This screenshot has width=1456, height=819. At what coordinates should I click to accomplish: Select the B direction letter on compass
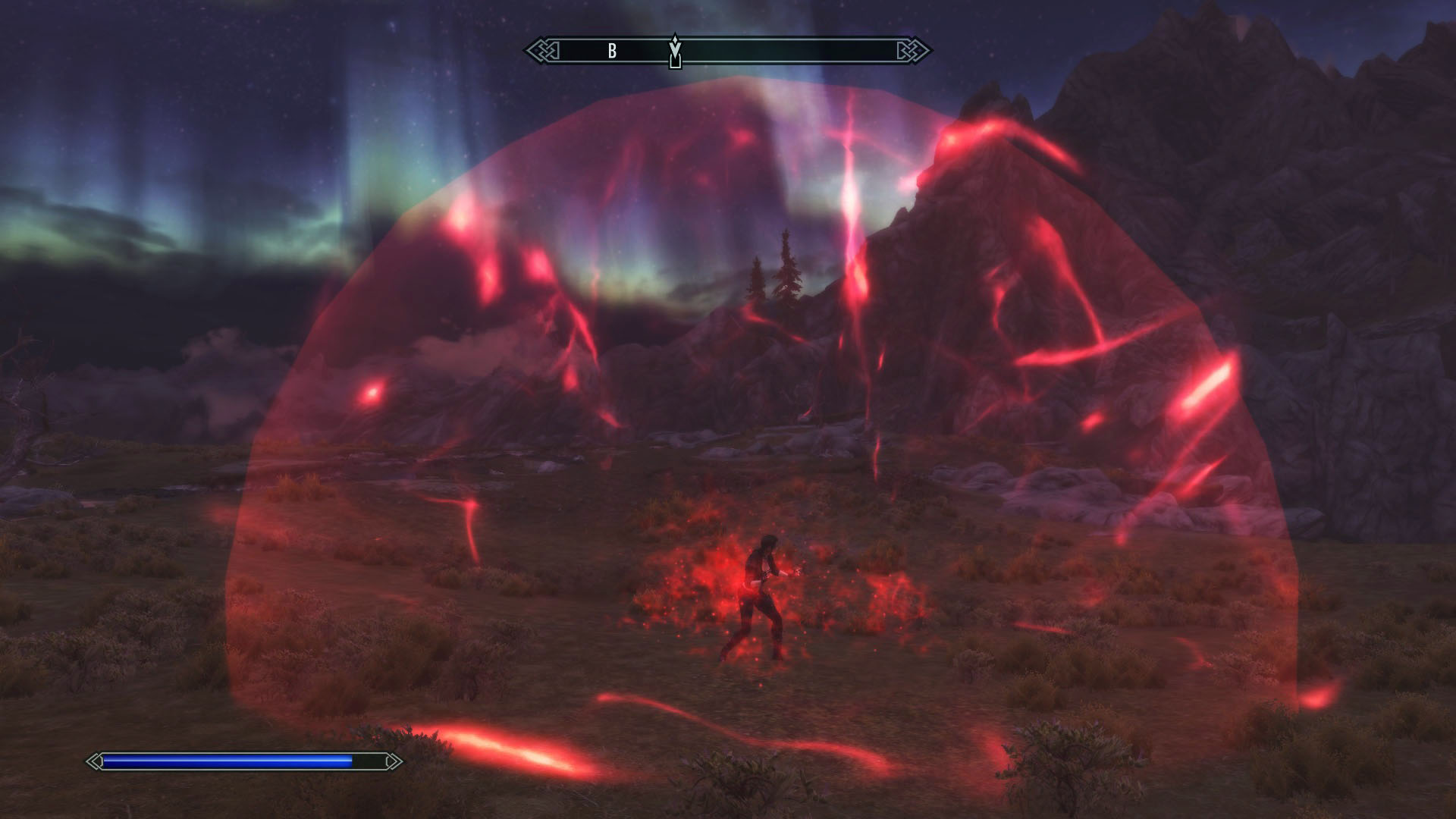pyautogui.click(x=612, y=52)
